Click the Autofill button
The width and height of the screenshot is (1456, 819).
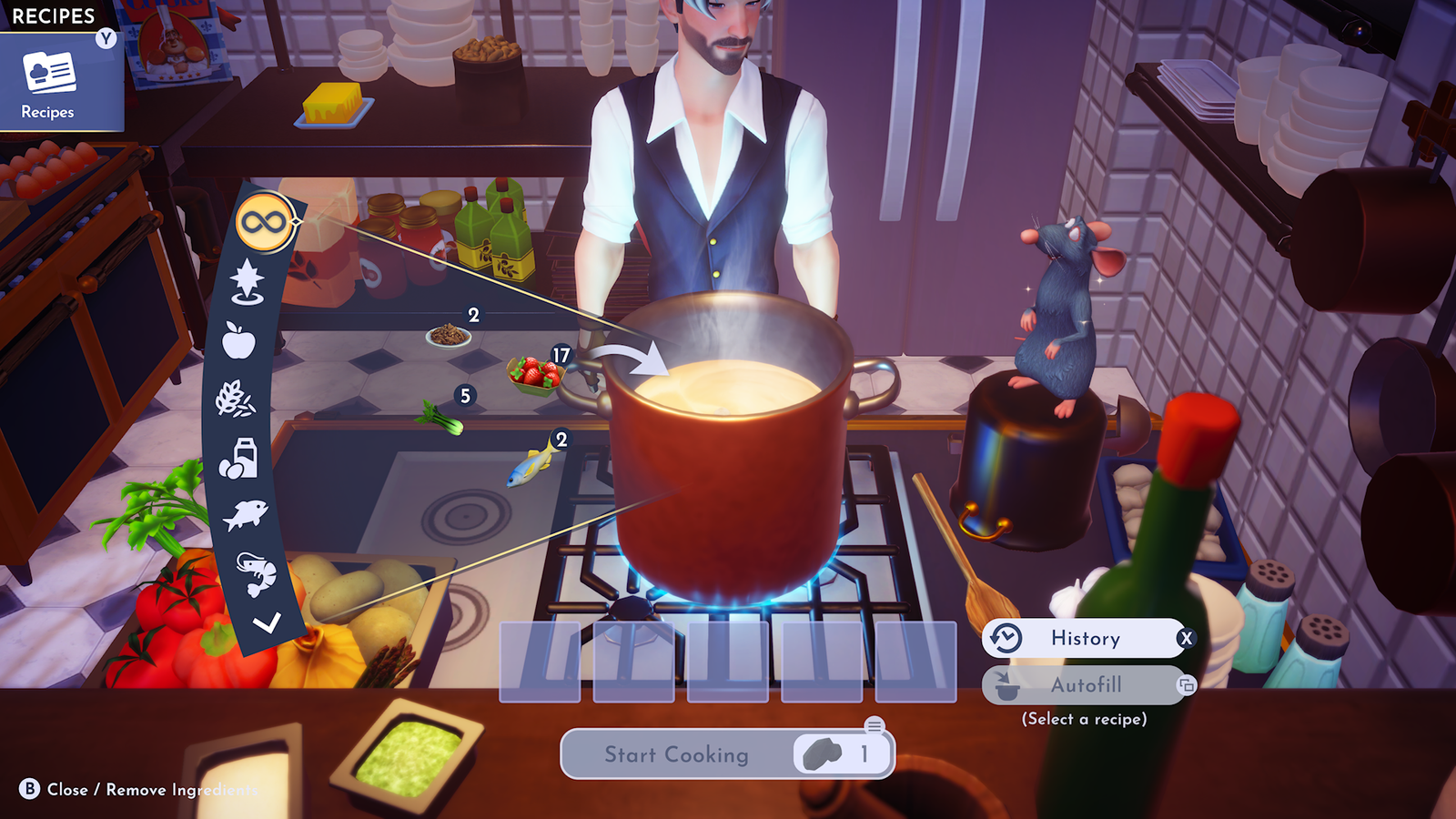pyautogui.click(x=1086, y=685)
